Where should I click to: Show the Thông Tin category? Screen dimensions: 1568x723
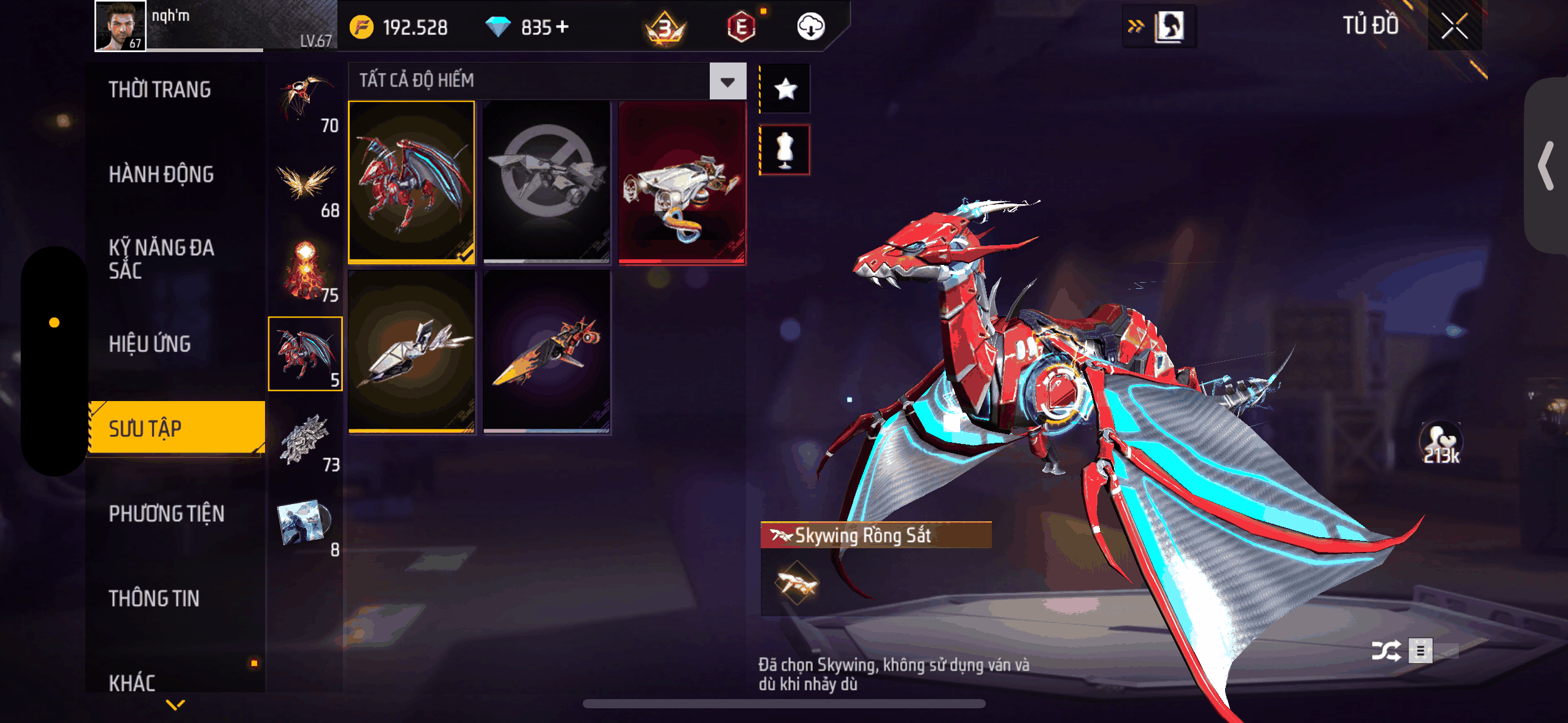(x=154, y=599)
